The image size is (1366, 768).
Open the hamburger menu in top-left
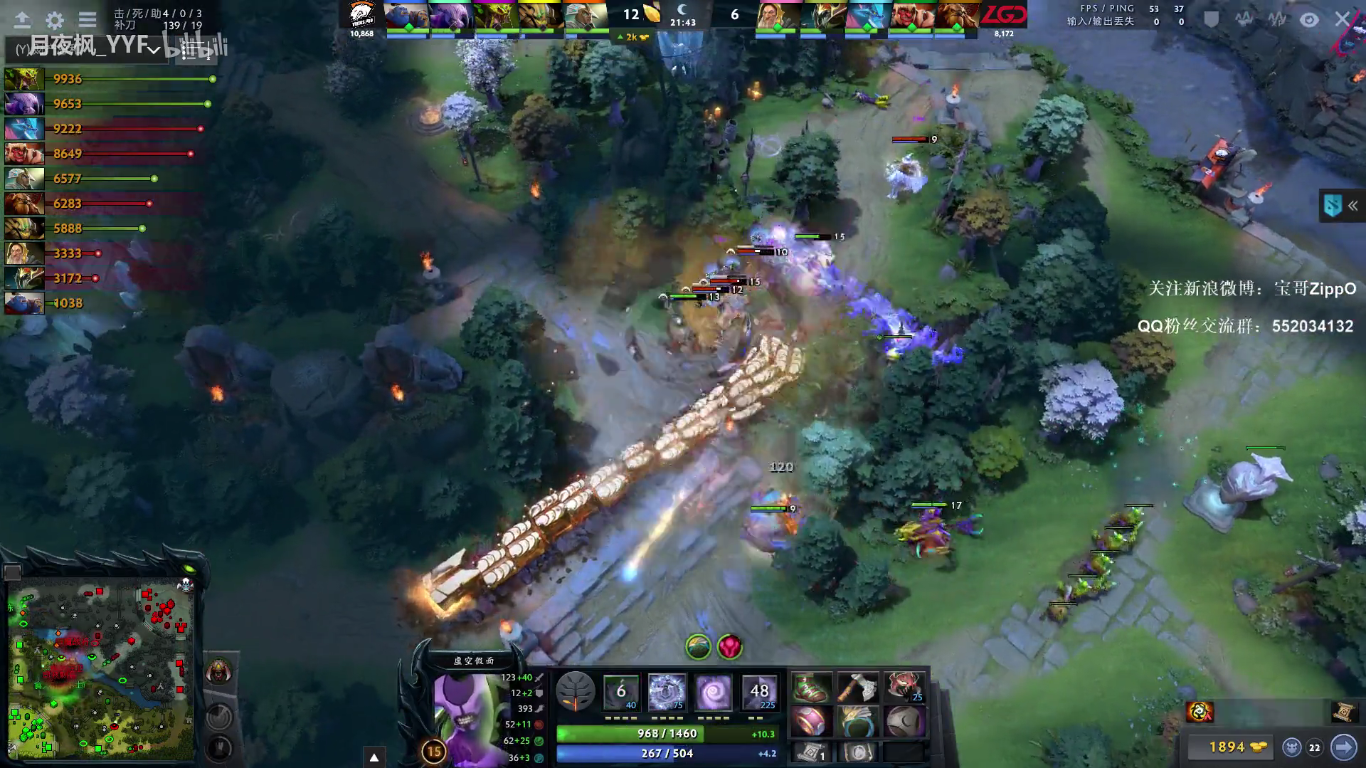tap(87, 18)
